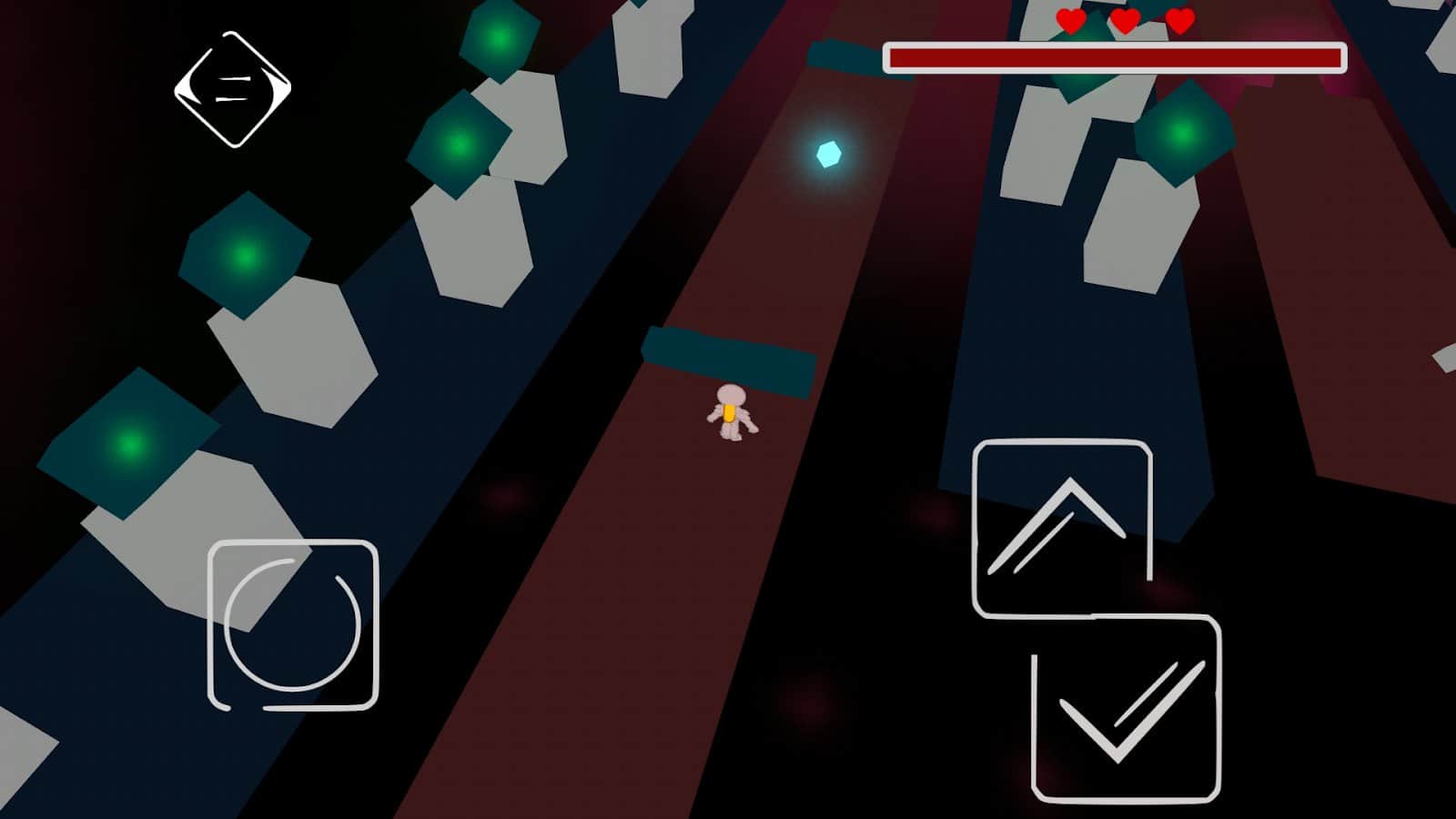Tap the checkmark action button
The height and width of the screenshot is (819, 1456).
coord(1127,709)
